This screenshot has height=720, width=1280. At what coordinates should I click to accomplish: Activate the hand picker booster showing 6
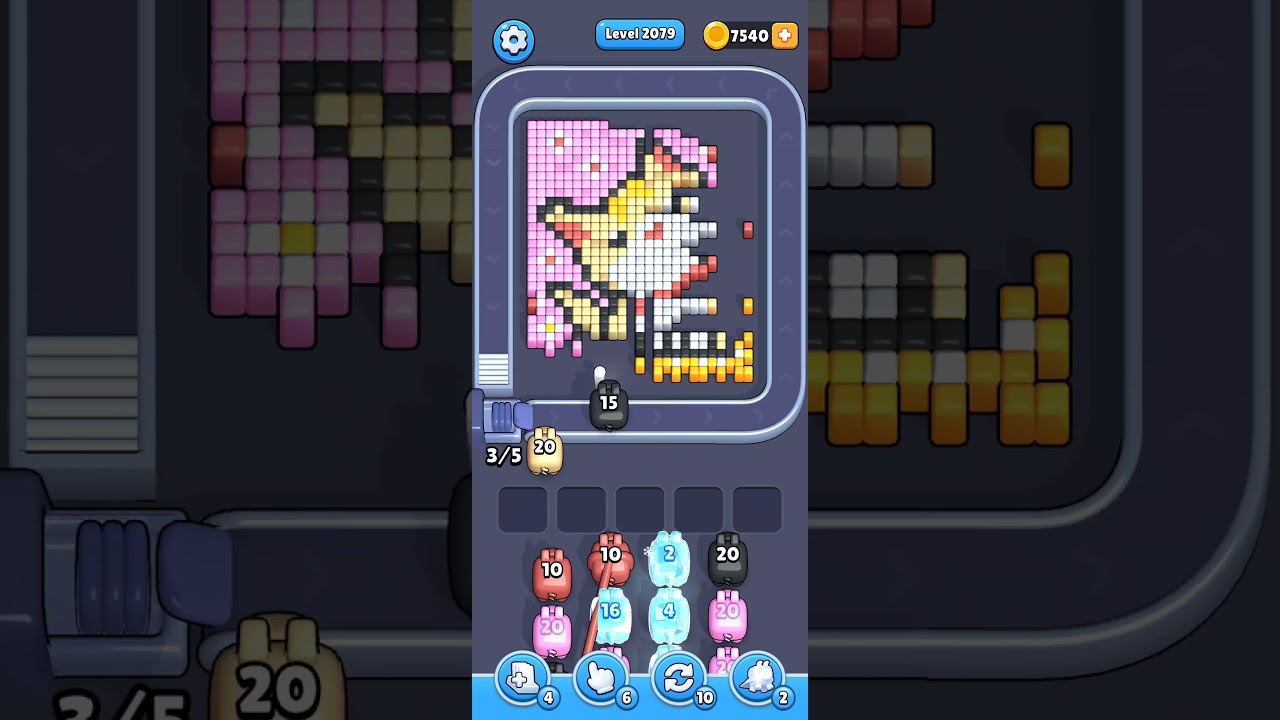(x=600, y=679)
